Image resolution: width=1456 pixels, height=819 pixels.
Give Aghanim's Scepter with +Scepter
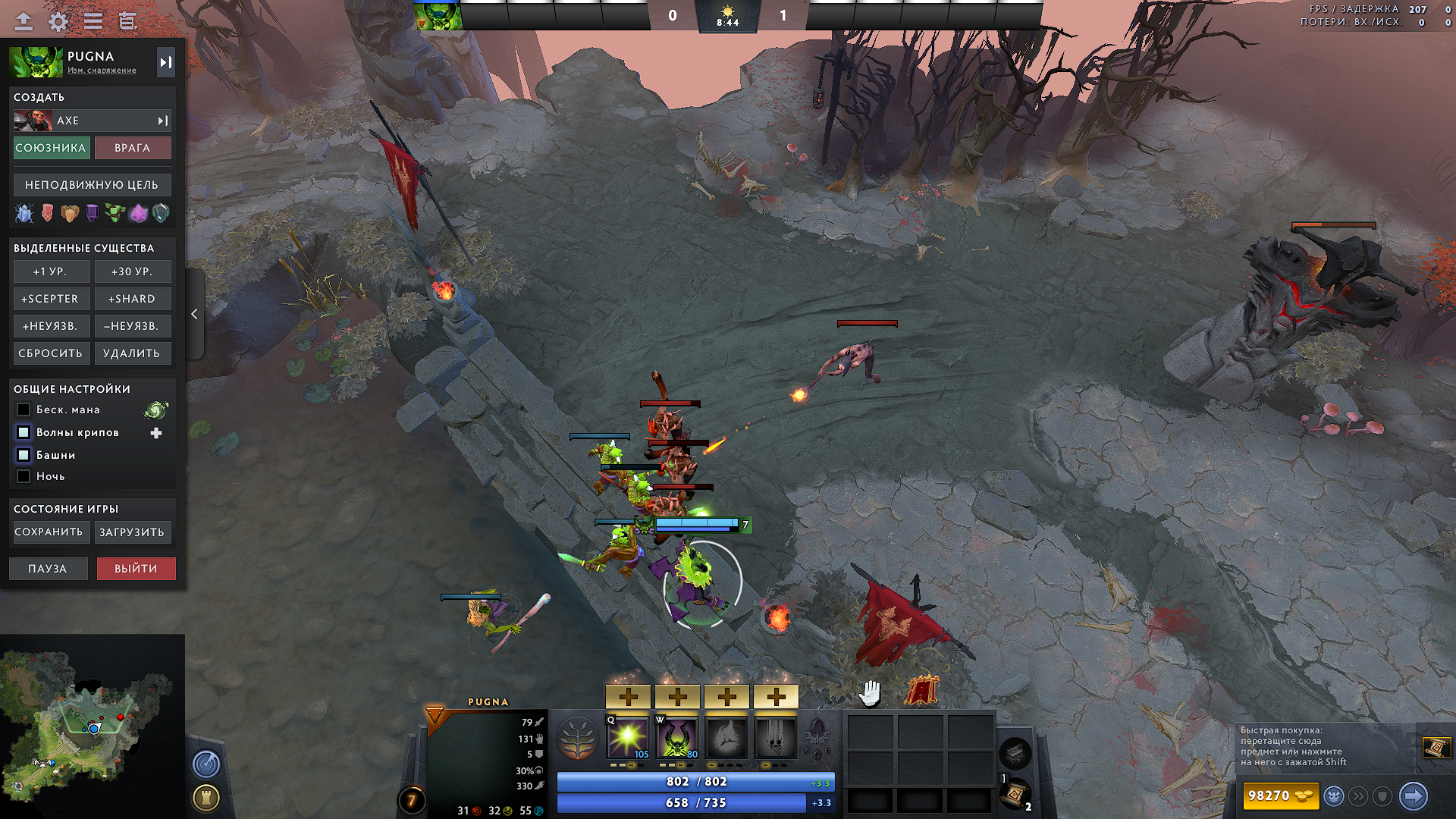51,299
